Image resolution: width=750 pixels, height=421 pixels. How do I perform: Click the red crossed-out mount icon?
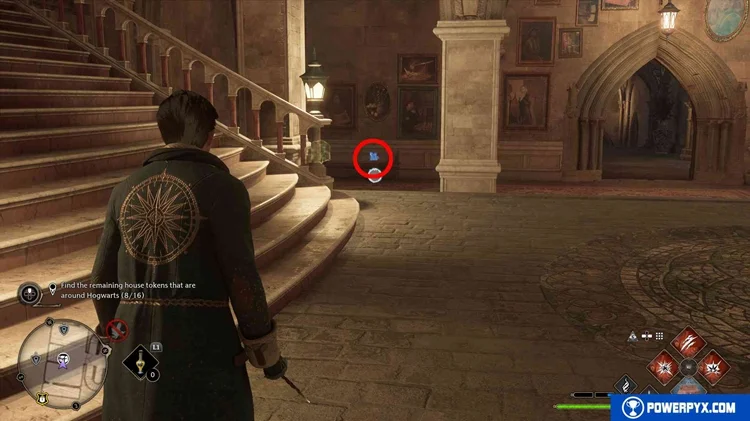[x=117, y=329]
